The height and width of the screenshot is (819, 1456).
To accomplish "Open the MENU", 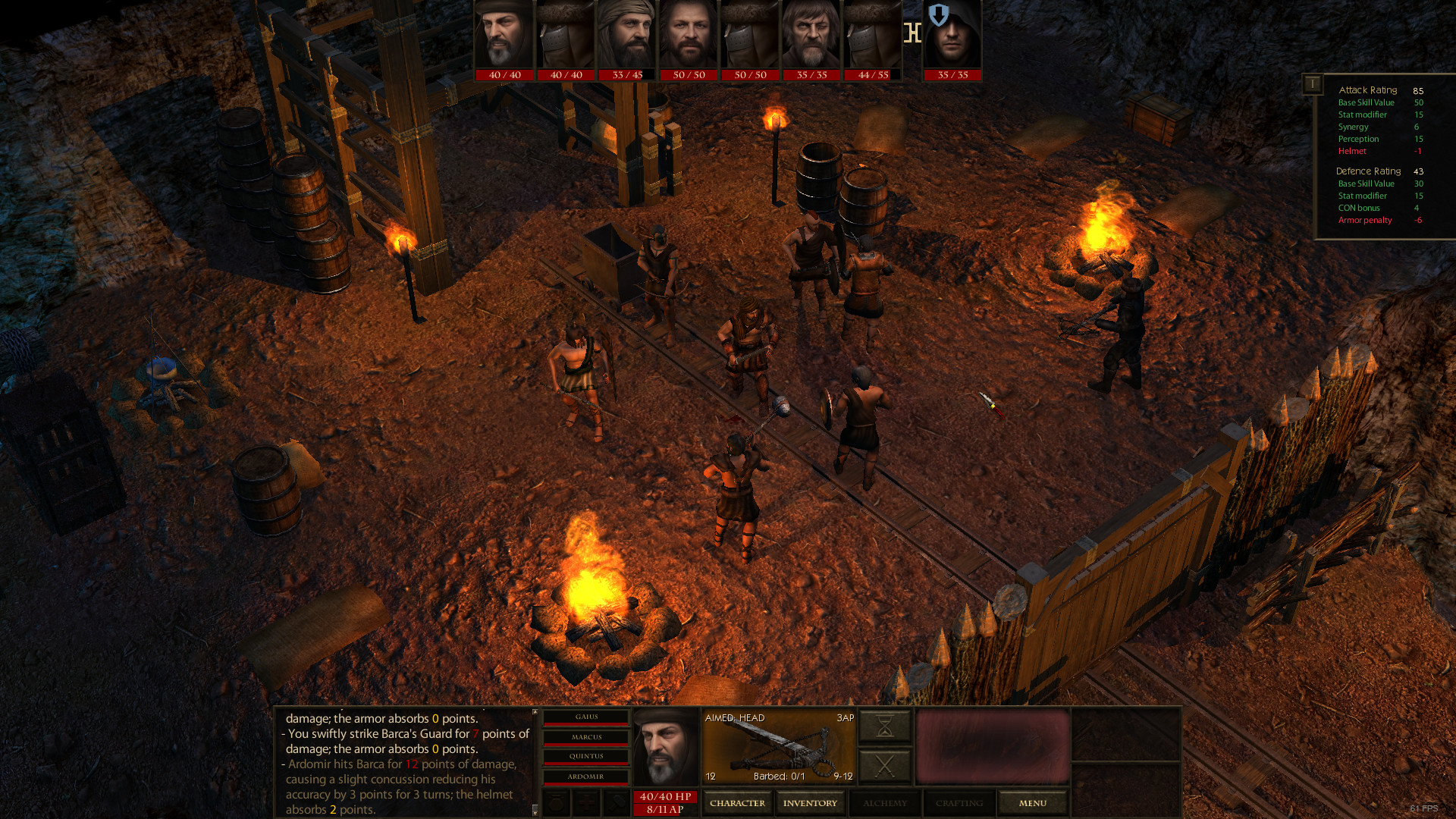I will pyautogui.click(x=1033, y=802).
